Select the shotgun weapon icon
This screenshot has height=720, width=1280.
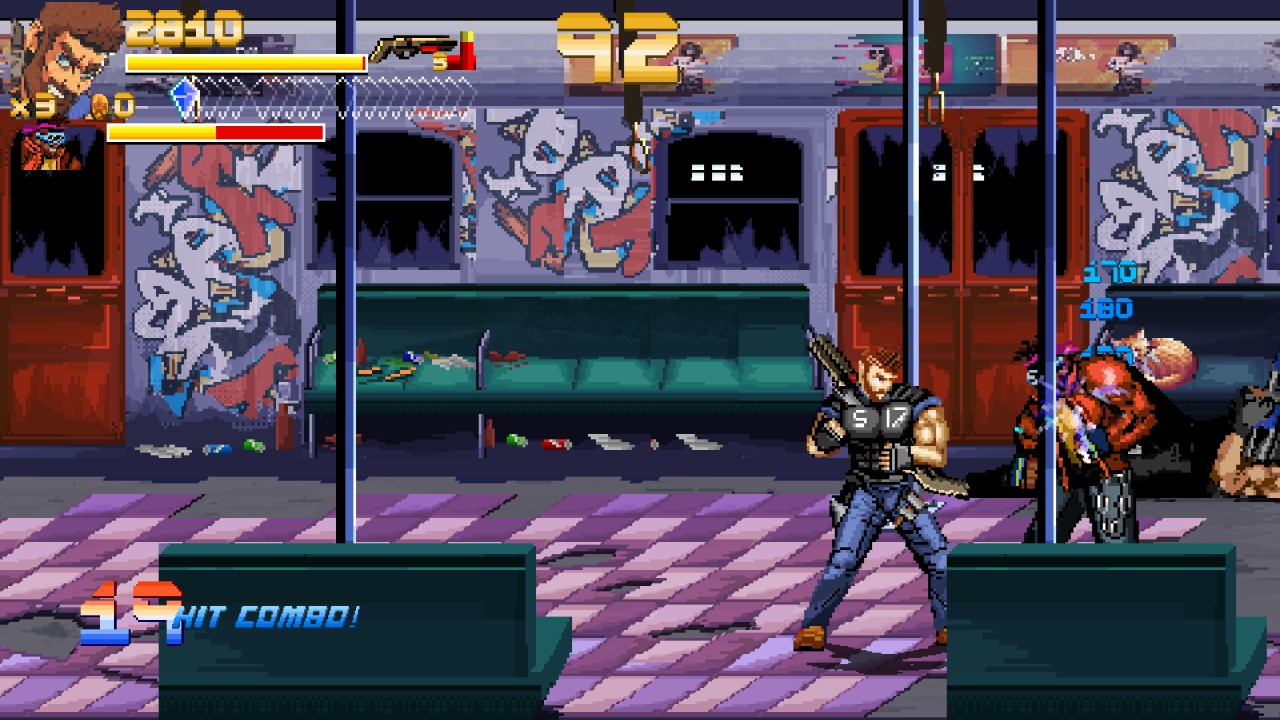(412, 49)
